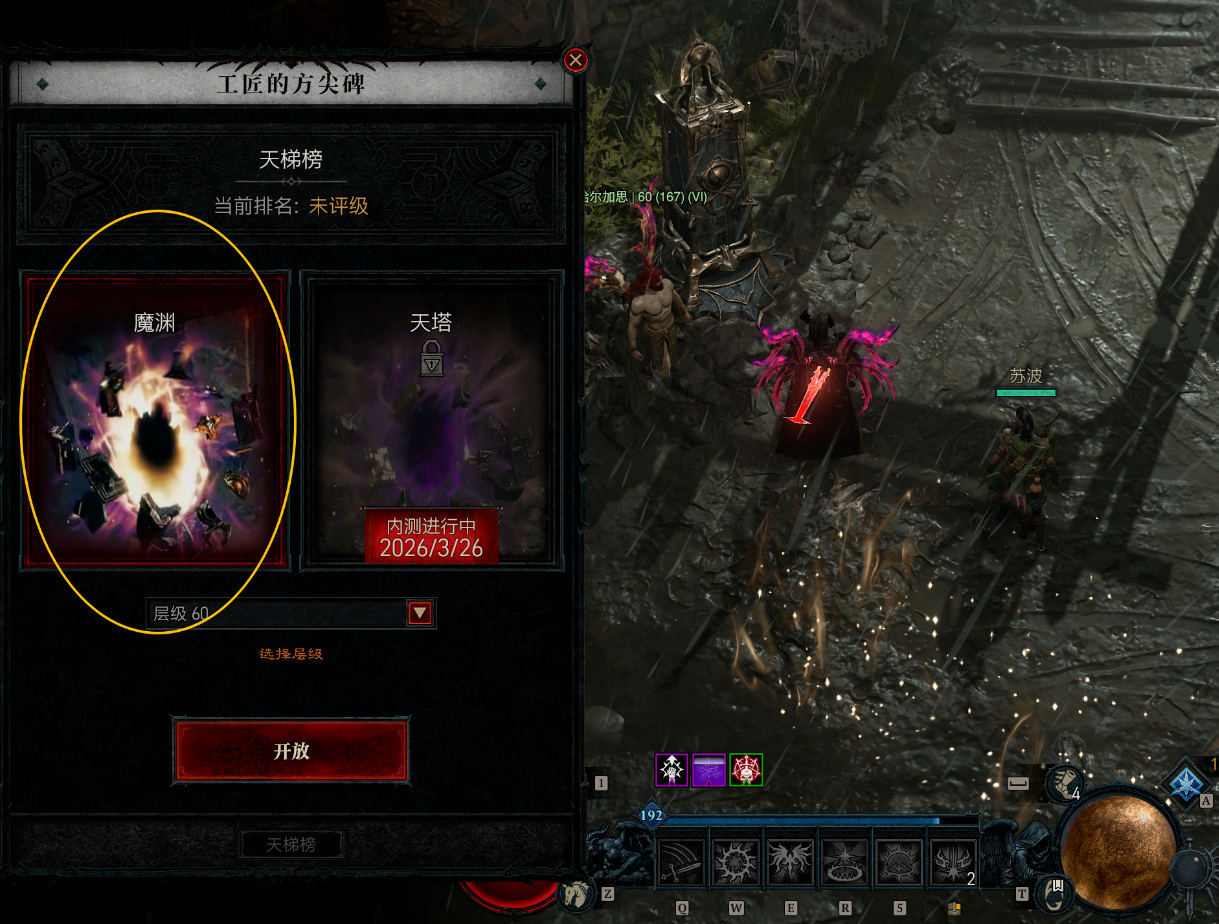Use the radiant dome skill

pyautogui.click(x=899, y=862)
